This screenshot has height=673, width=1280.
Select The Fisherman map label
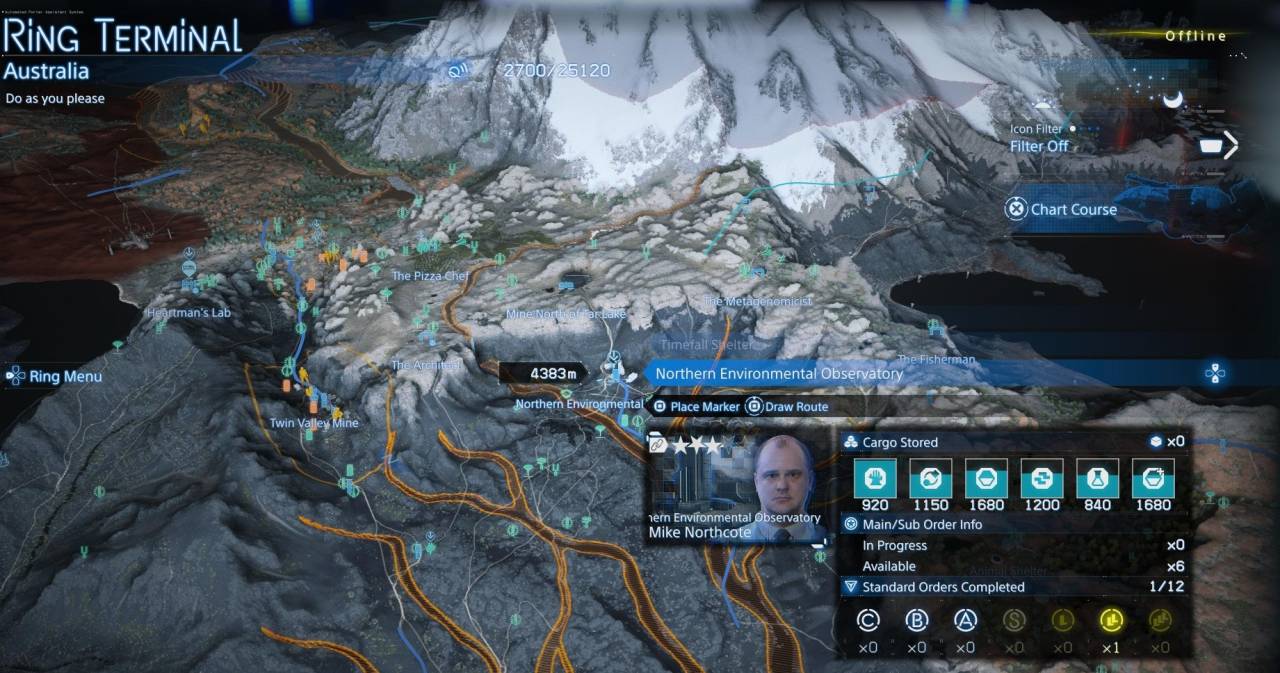(x=936, y=359)
